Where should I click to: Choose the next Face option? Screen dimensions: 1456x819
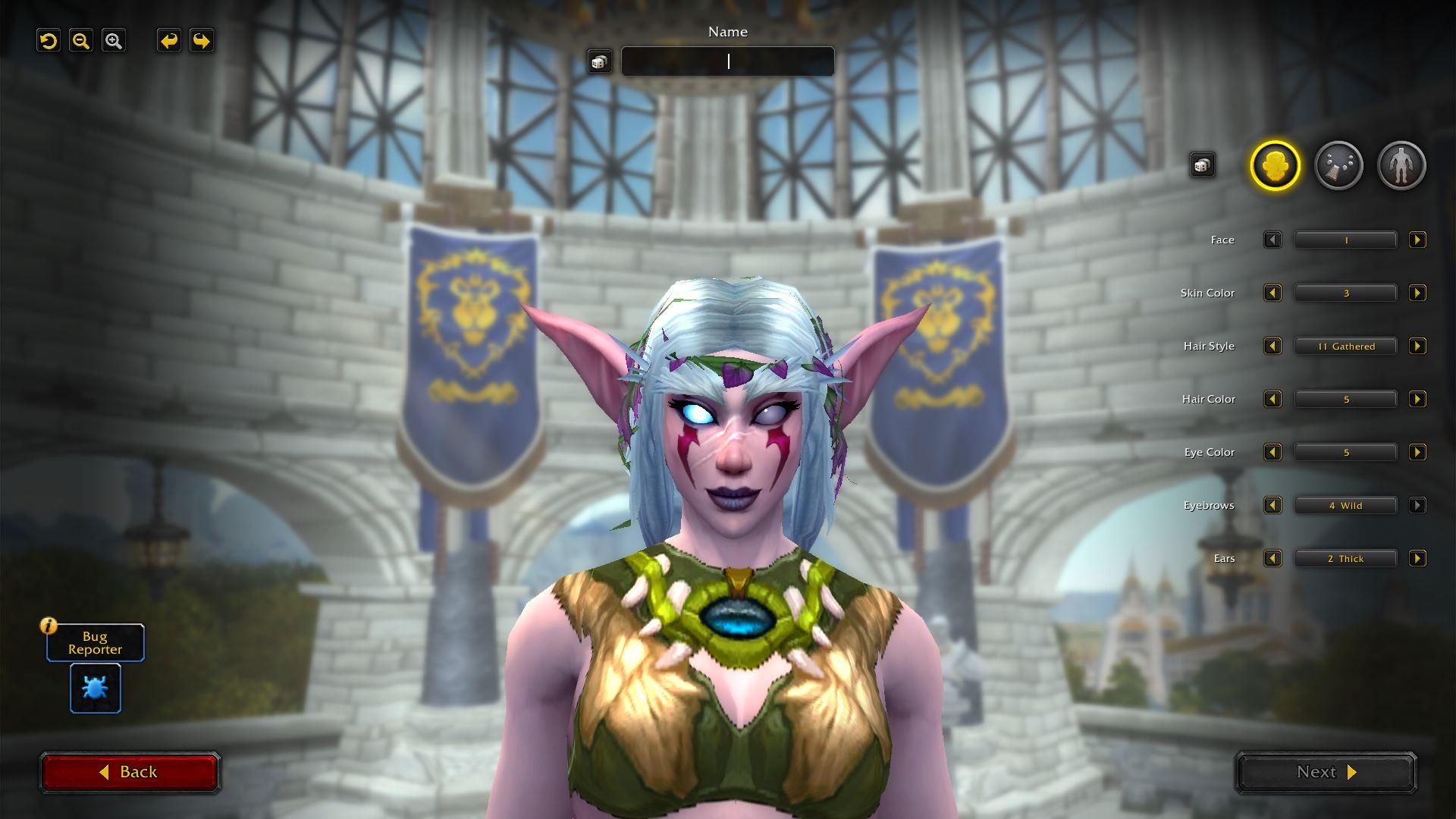tap(1417, 240)
